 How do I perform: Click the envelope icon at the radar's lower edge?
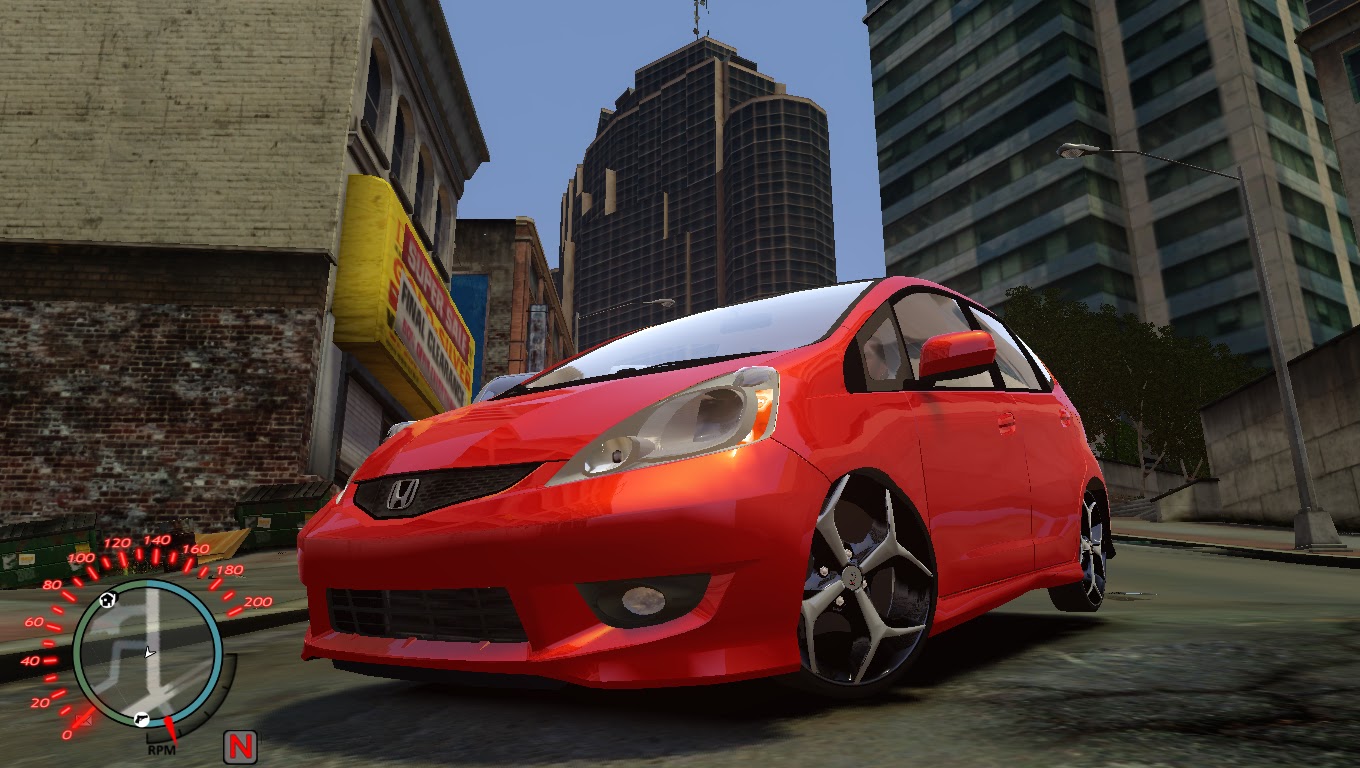coord(86,719)
